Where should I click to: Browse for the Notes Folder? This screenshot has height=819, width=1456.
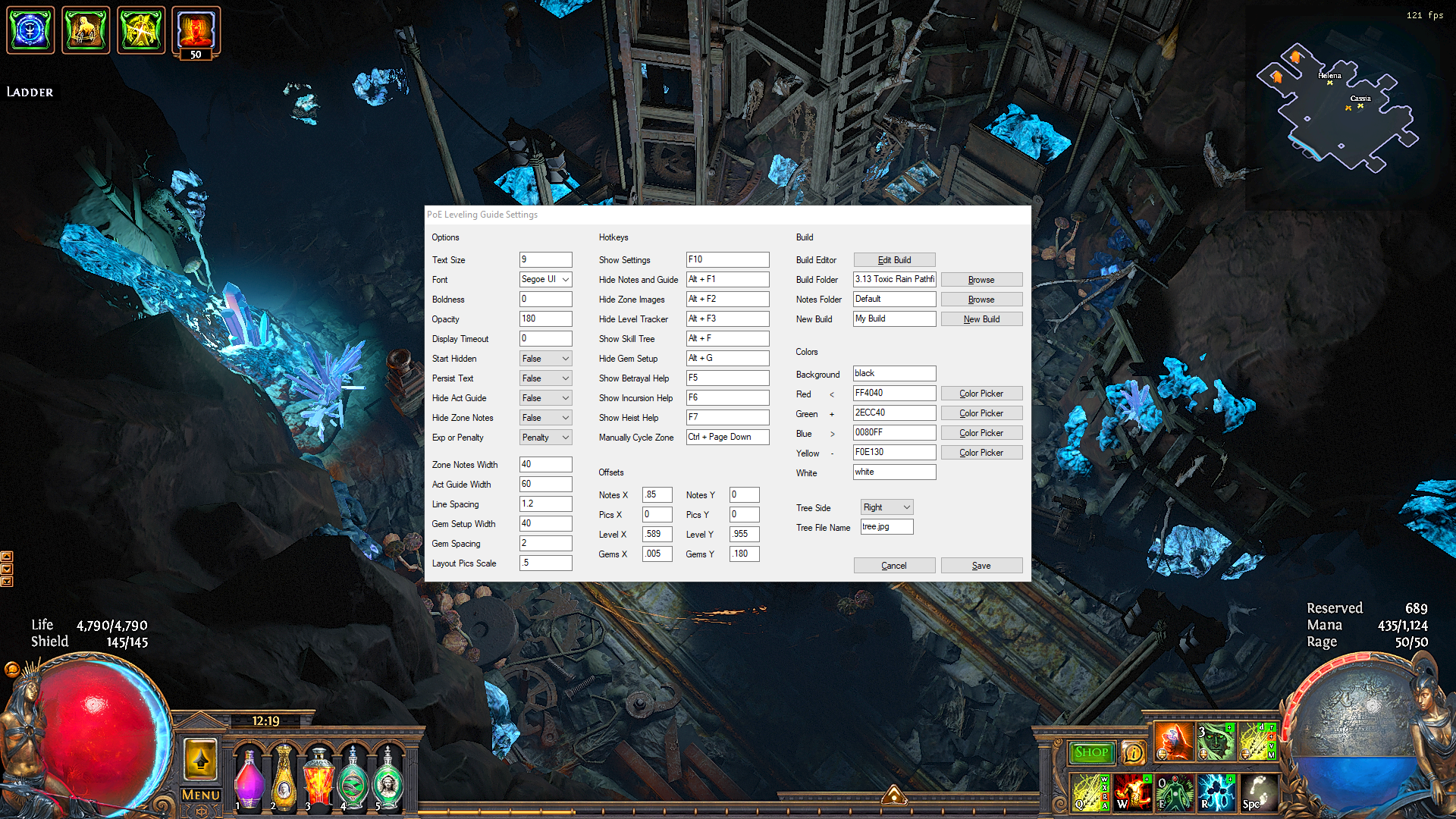(981, 300)
